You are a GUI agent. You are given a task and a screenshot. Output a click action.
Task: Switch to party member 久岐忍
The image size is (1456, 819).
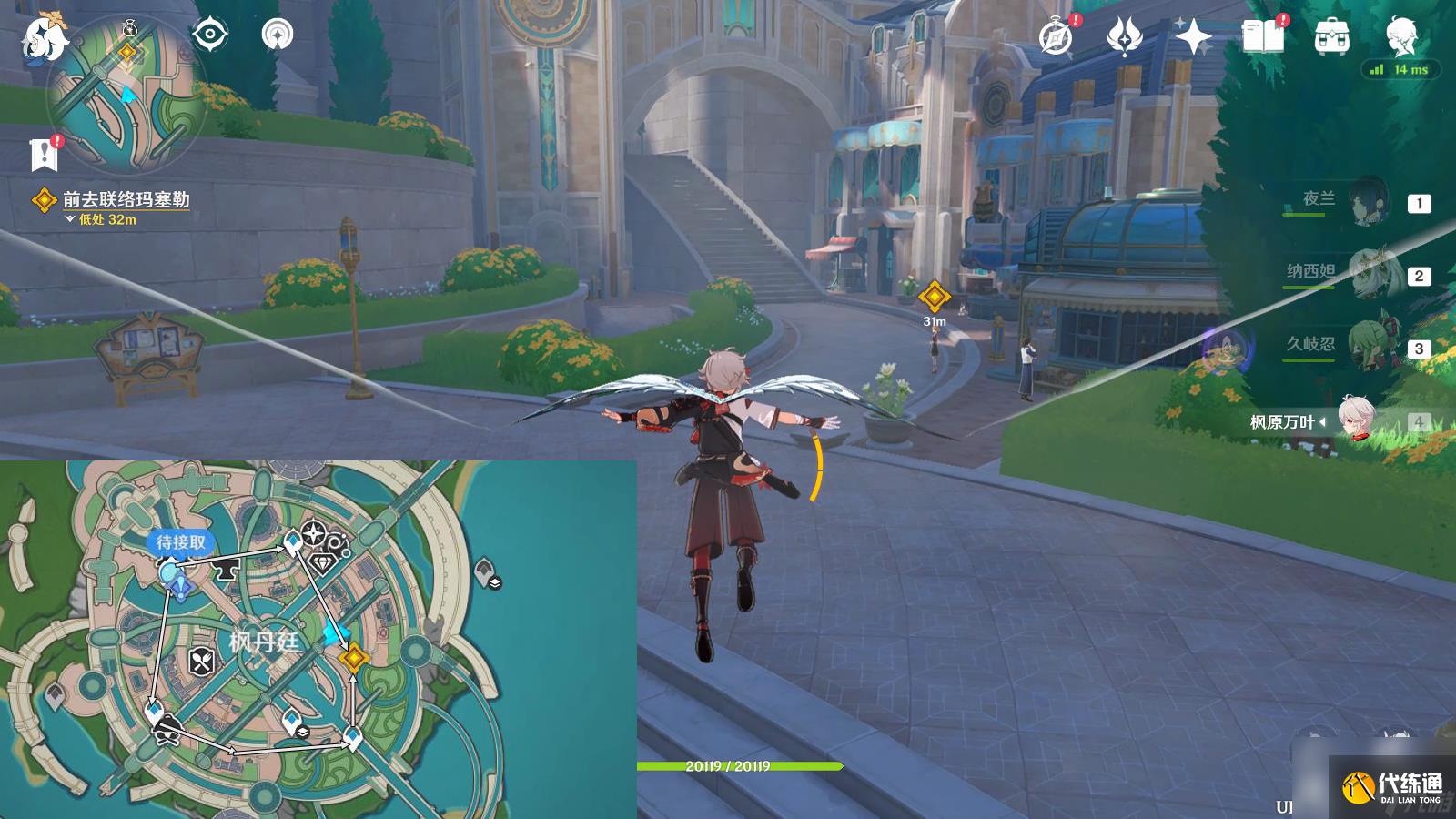click(x=1365, y=347)
